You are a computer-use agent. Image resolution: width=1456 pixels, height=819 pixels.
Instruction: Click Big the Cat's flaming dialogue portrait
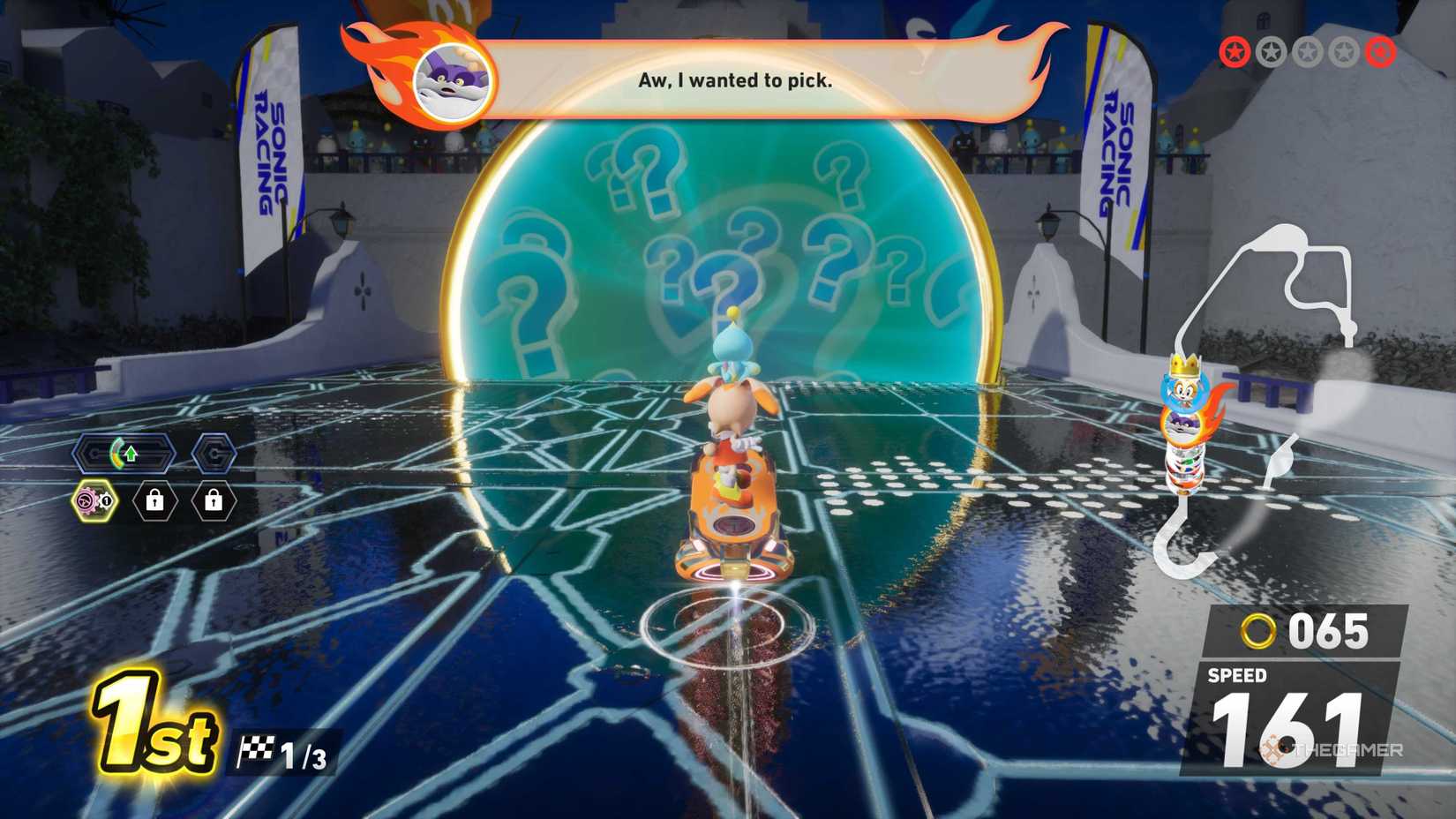pyautogui.click(x=452, y=80)
